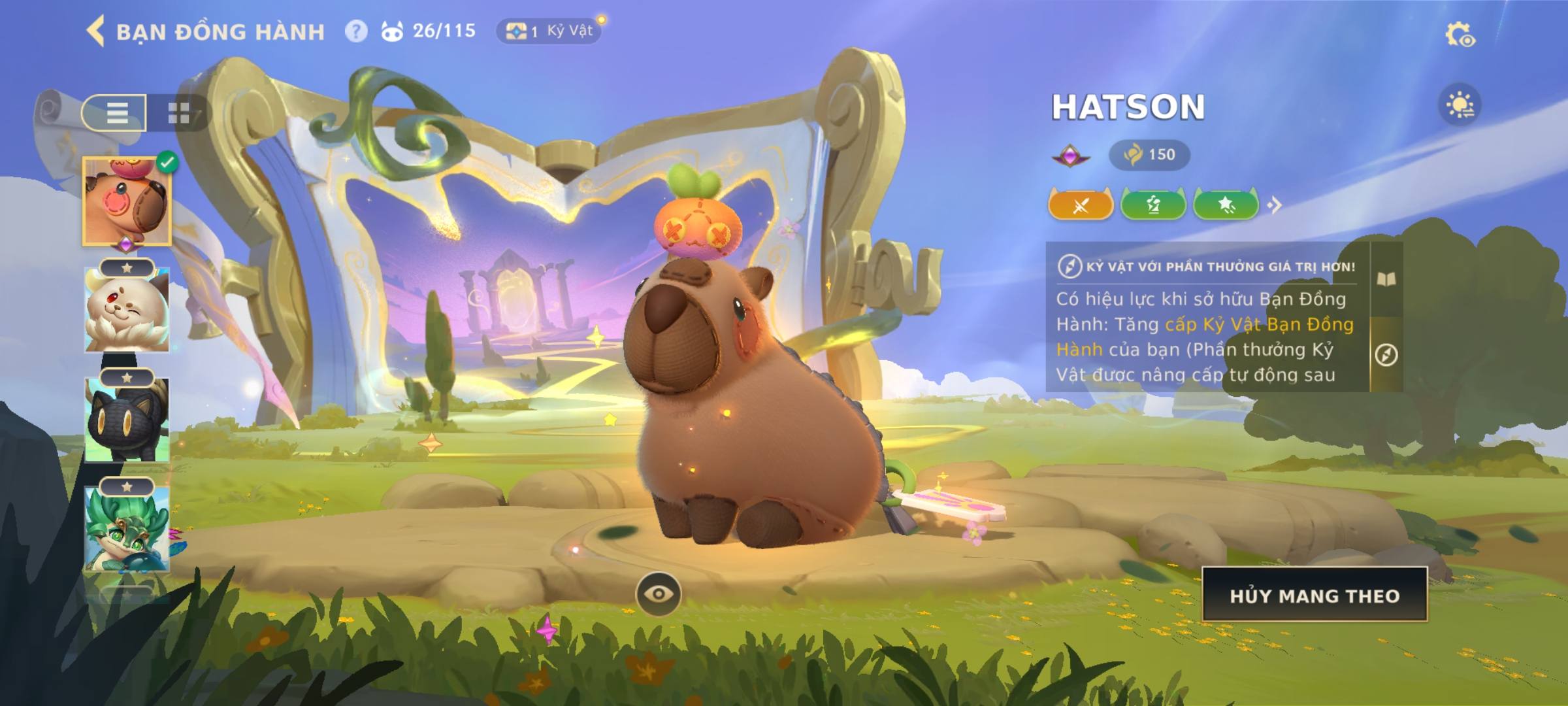Select the green chess-piece trait badge
This screenshot has width=1568, height=706.
point(1153,205)
